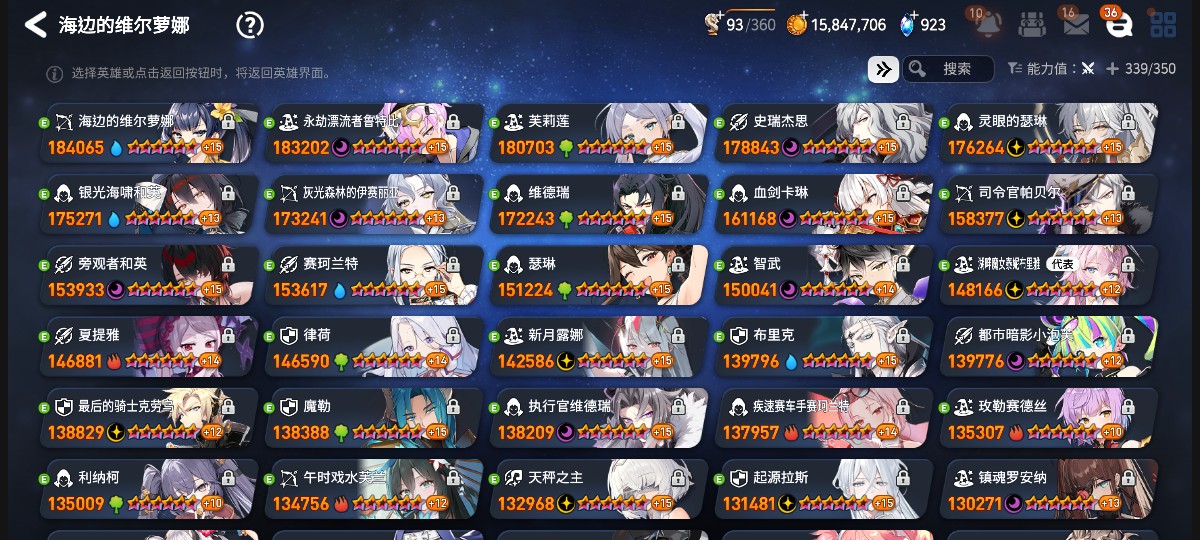The image size is (1200, 540).
Task: Open the chat bubble icon
Action: coord(1119,25)
